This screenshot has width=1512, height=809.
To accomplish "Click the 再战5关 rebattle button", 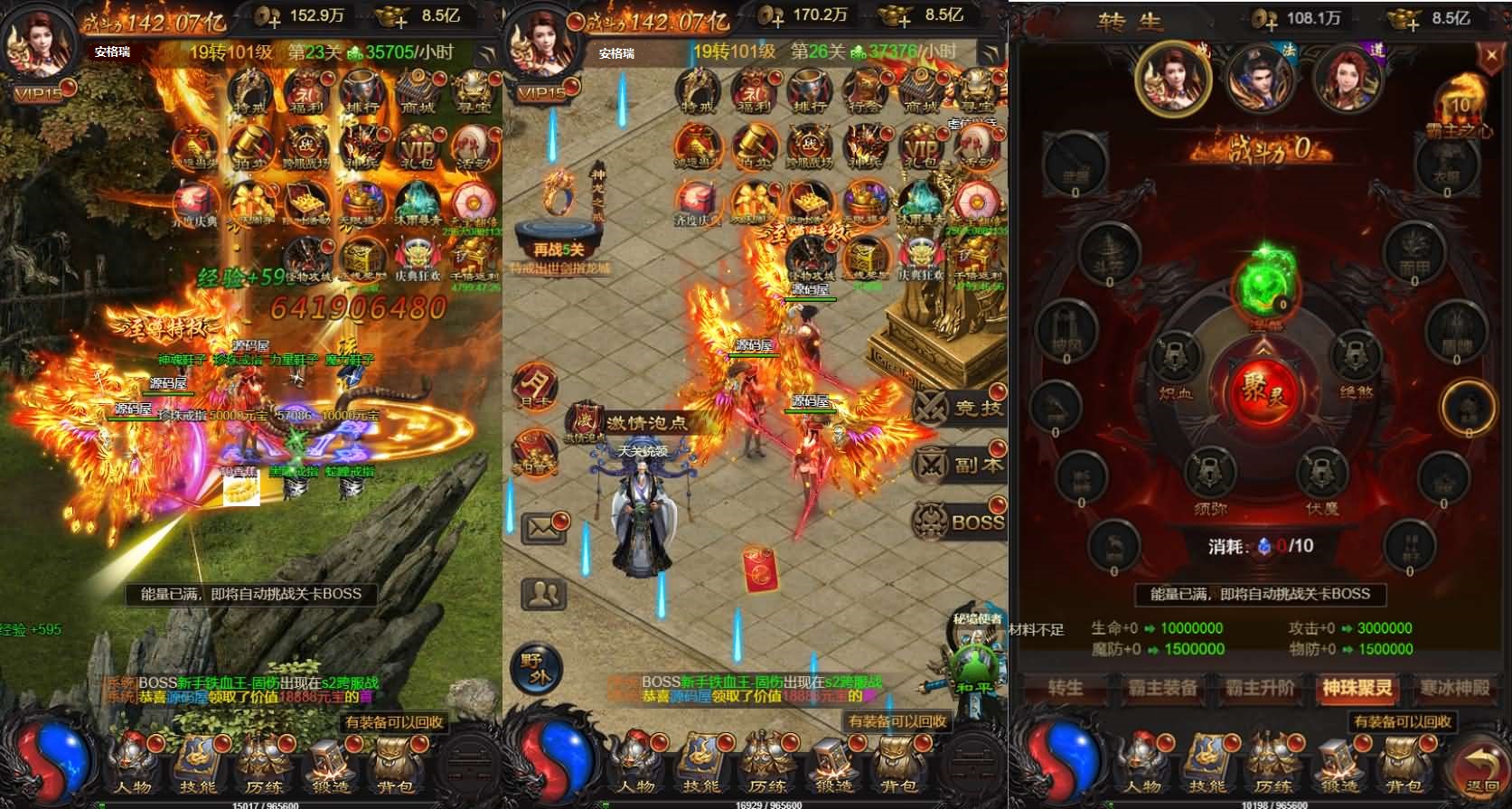I will pyautogui.click(x=556, y=249).
